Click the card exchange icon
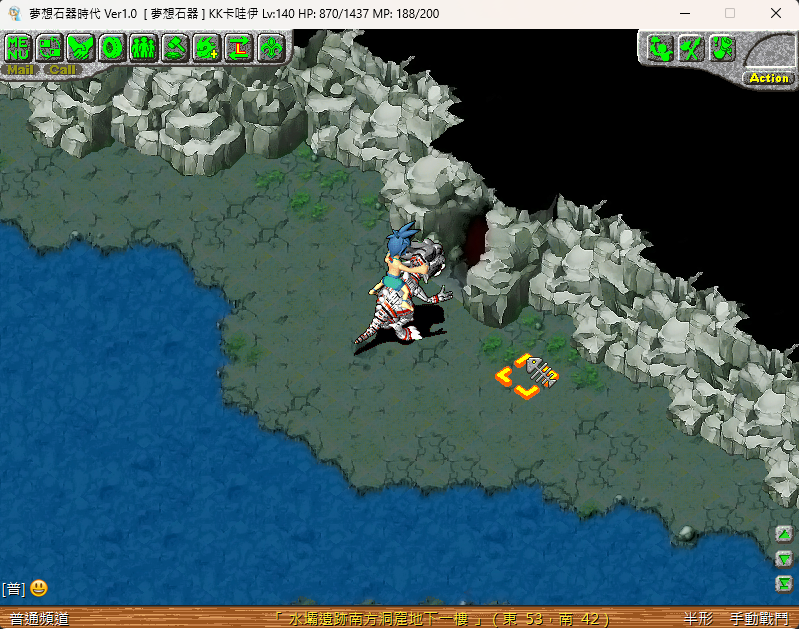The image size is (799, 629). [x=50, y=47]
